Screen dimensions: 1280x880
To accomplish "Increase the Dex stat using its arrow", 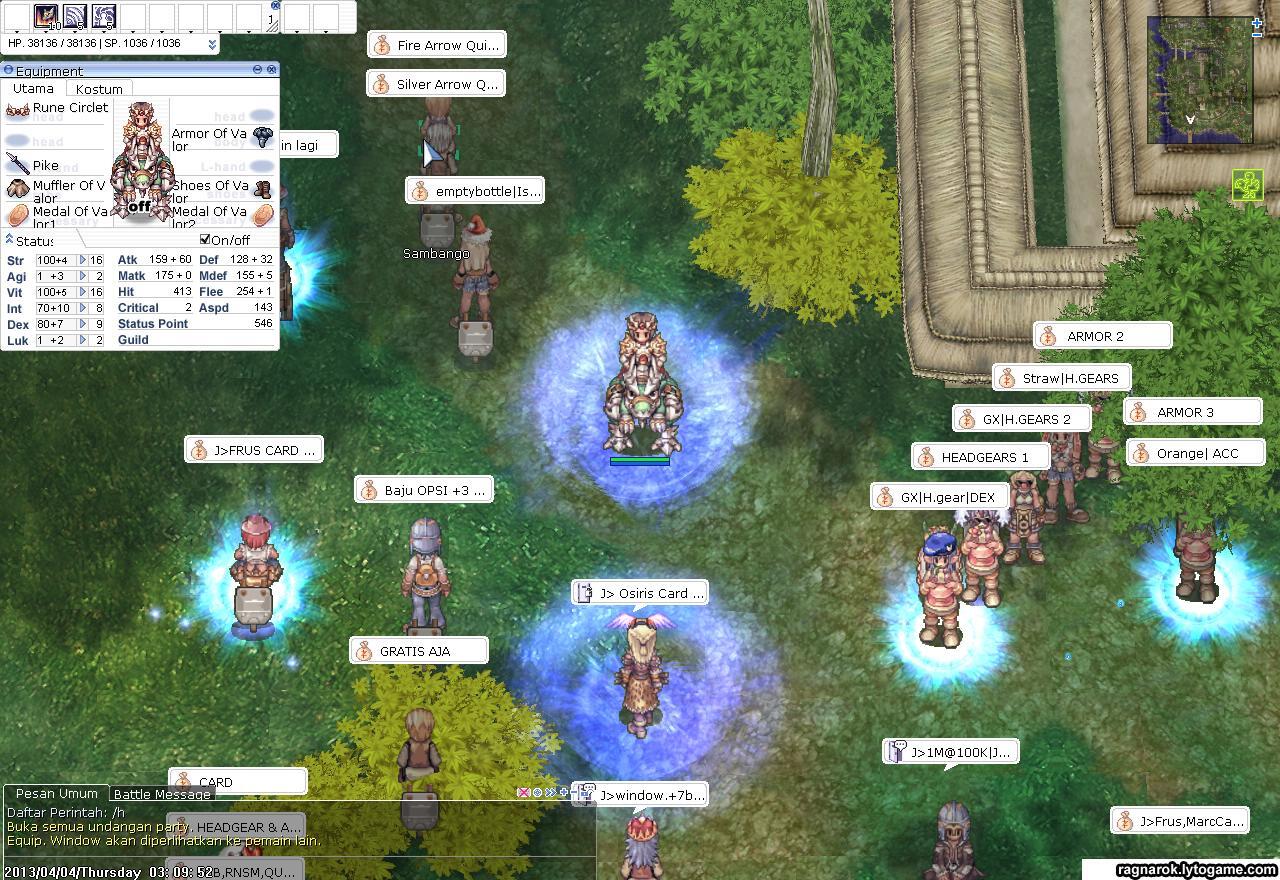I will (83, 324).
